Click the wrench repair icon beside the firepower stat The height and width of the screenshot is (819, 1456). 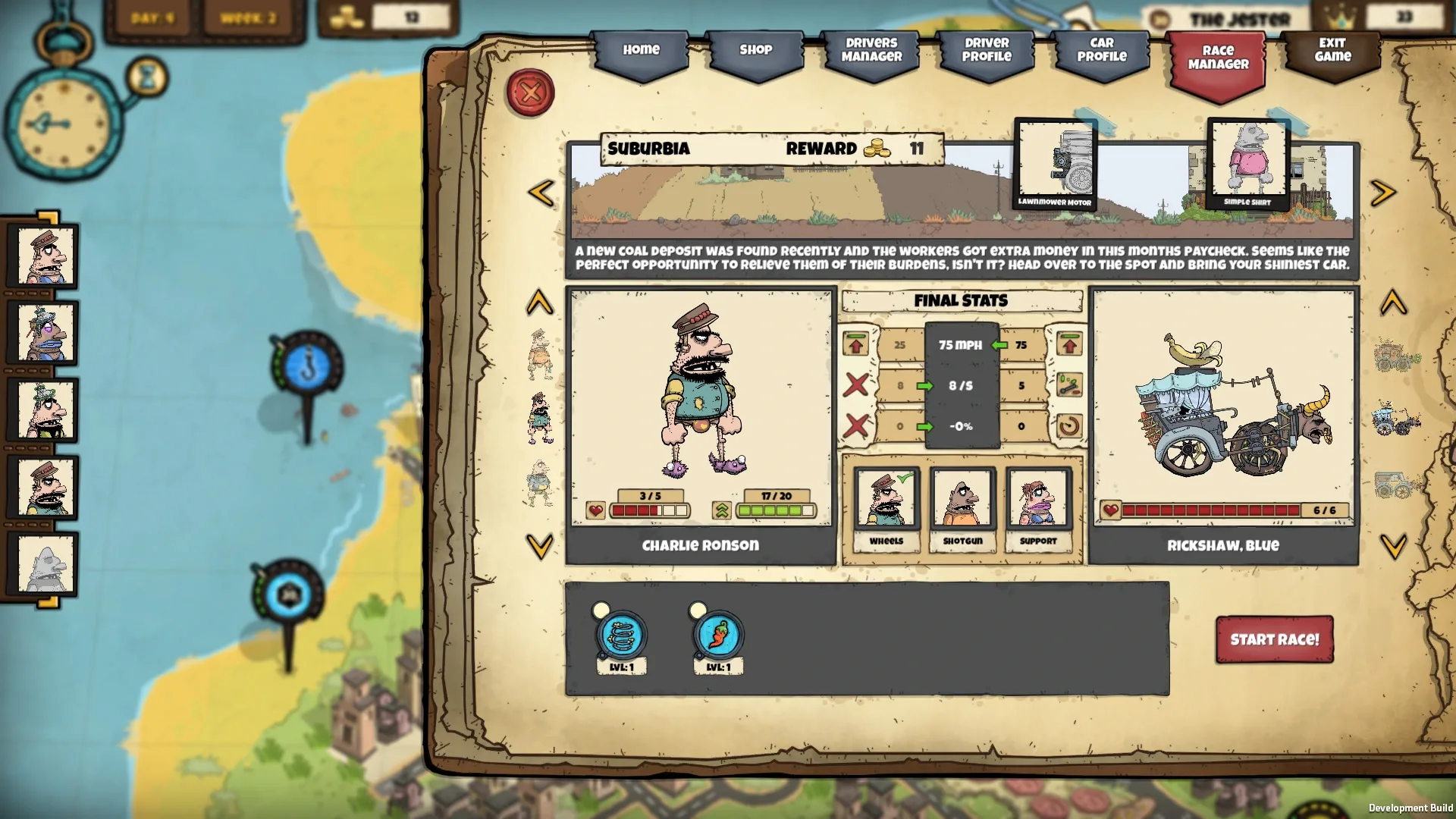pos(1070,385)
